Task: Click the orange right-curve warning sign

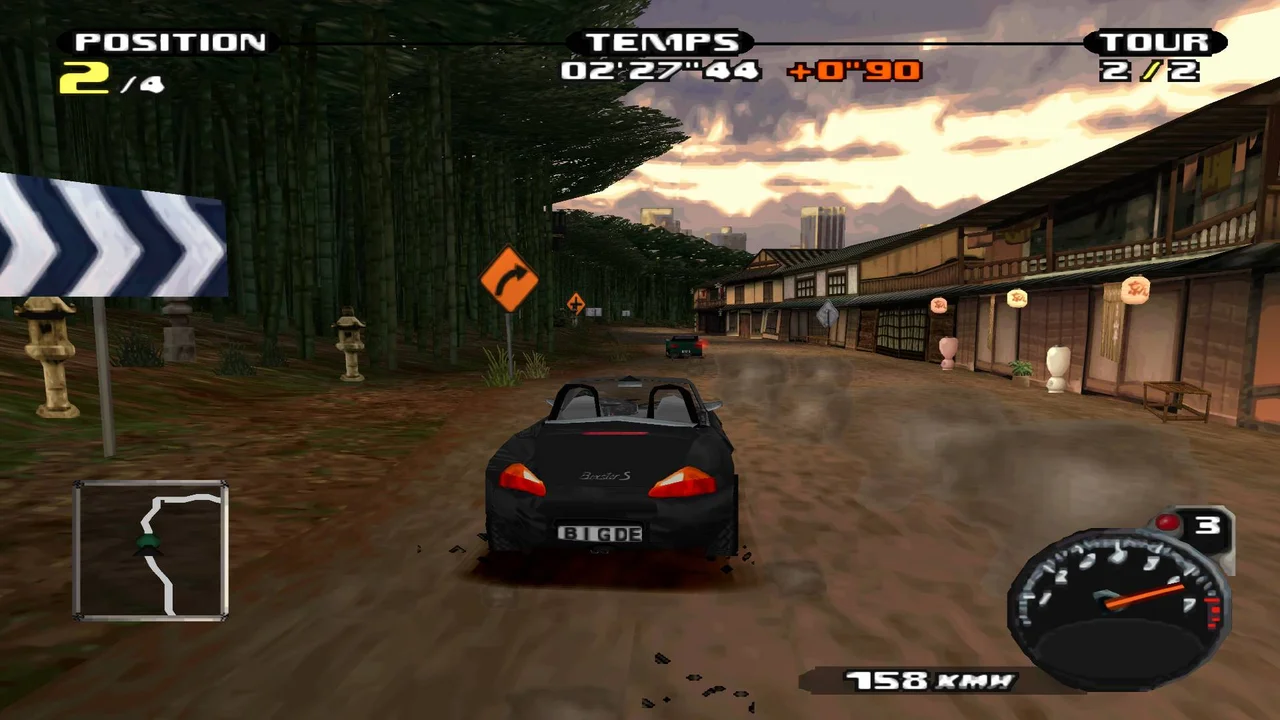Action: click(511, 277)
